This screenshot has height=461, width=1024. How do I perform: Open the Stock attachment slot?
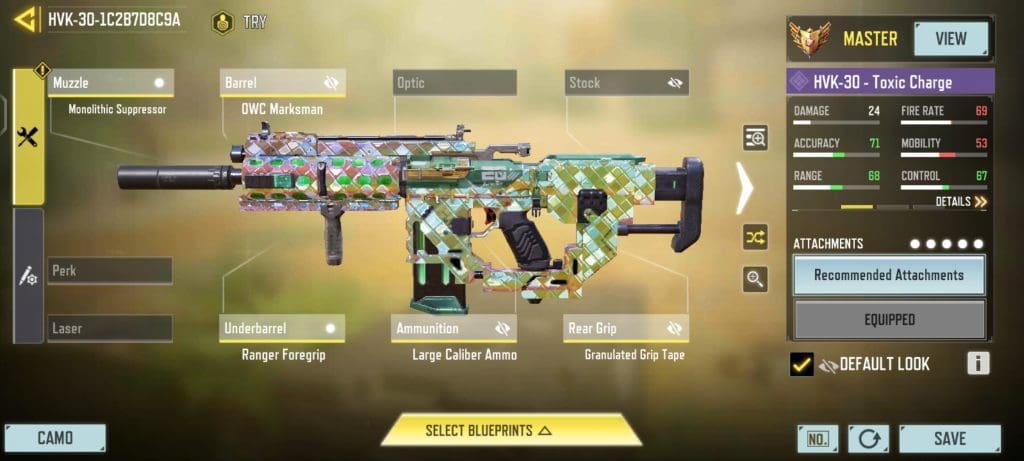[x=626, y=82]
